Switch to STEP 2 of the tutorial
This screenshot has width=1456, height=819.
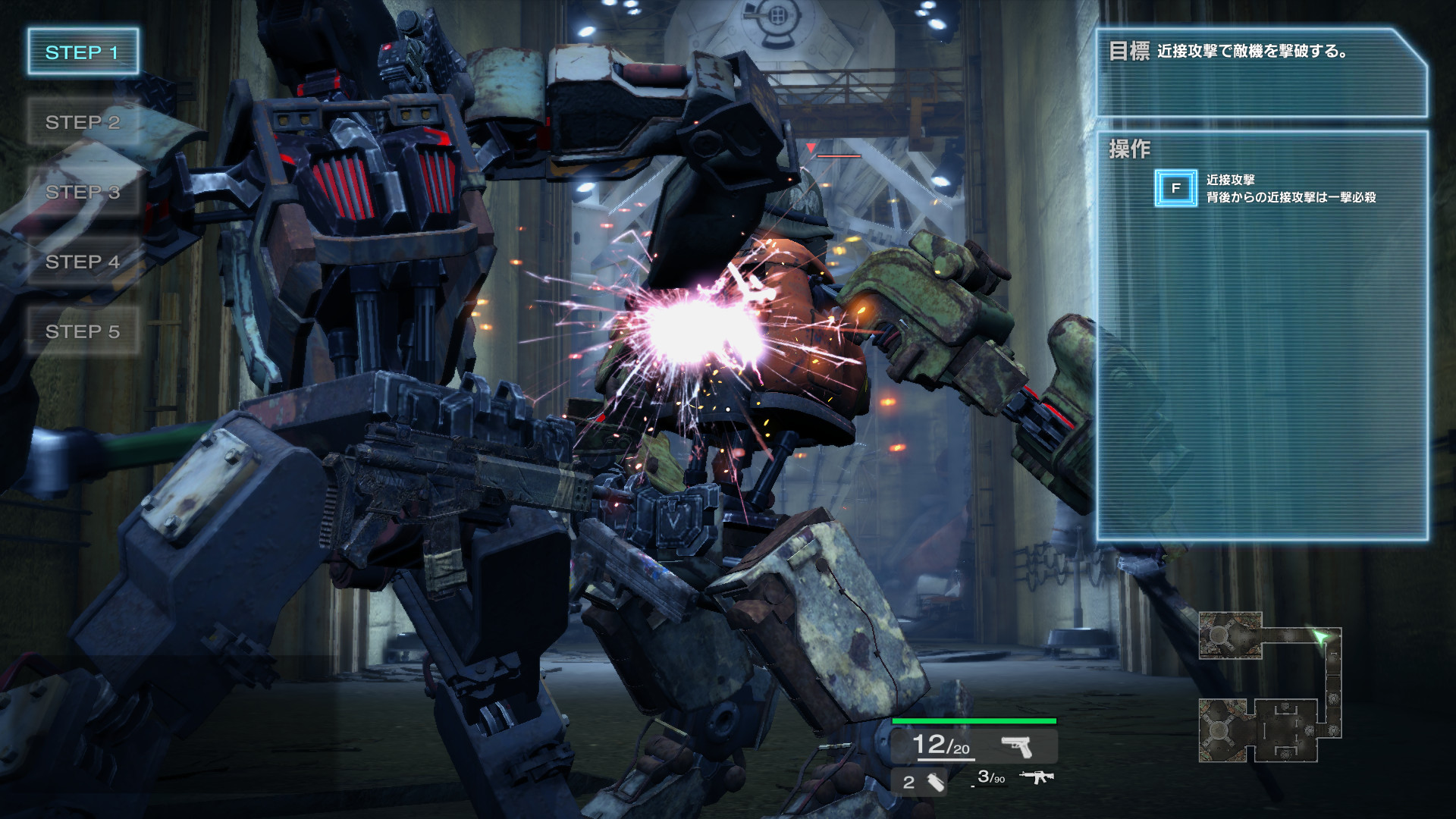[x=83, y=122]
